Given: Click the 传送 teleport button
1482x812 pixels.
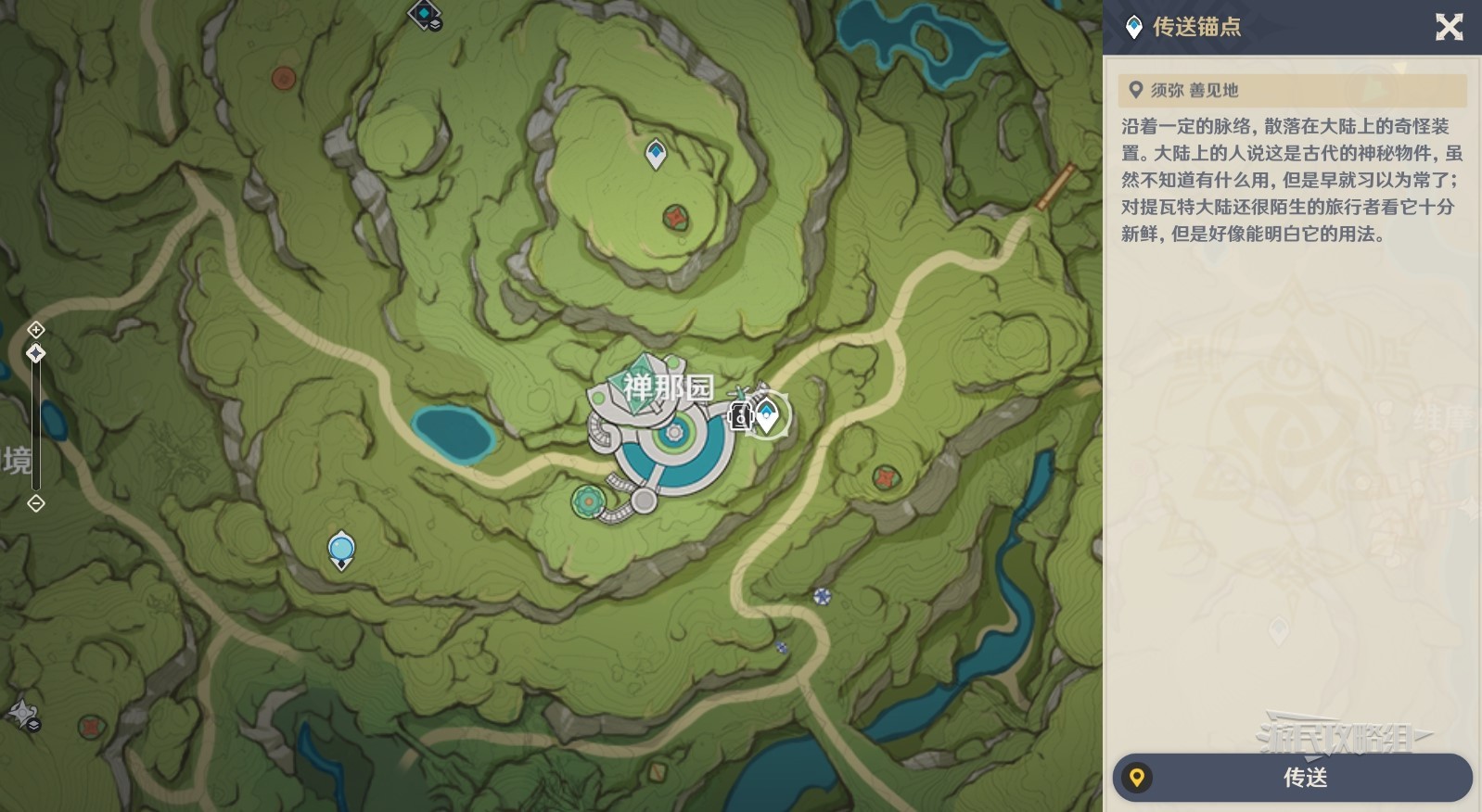Looking at the screenshot, I should click(1292, 777).
